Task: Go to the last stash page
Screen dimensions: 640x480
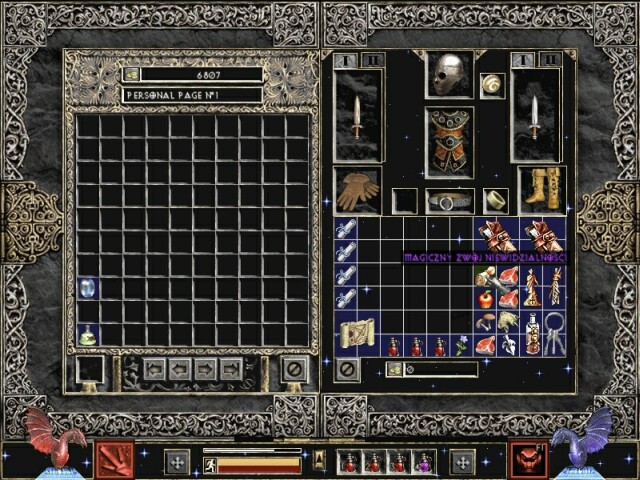Action: (x=231, y=369)
